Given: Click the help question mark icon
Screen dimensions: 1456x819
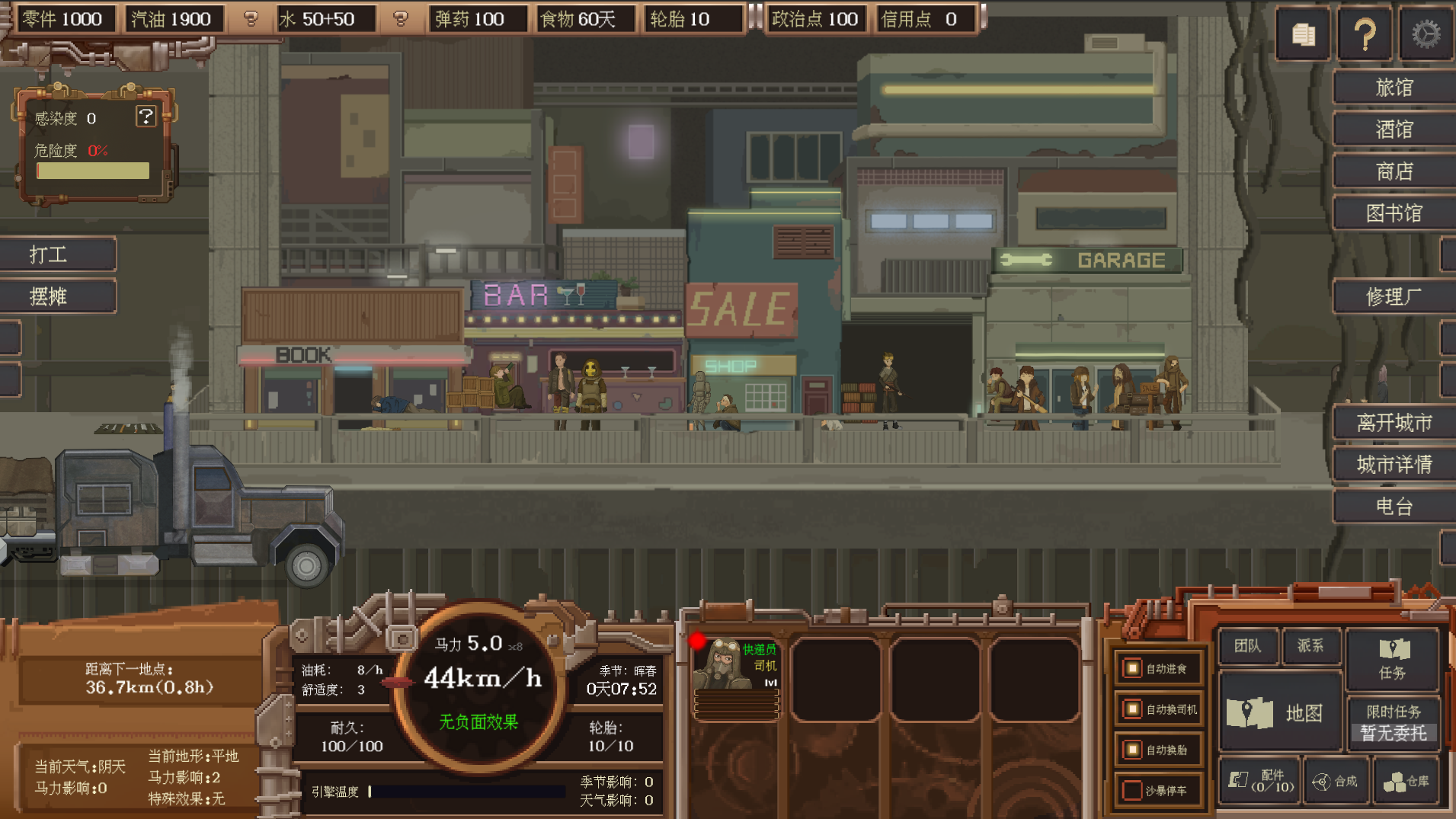Looking at the screenshot, I should pyautogui.click(x=1365, y=33).
